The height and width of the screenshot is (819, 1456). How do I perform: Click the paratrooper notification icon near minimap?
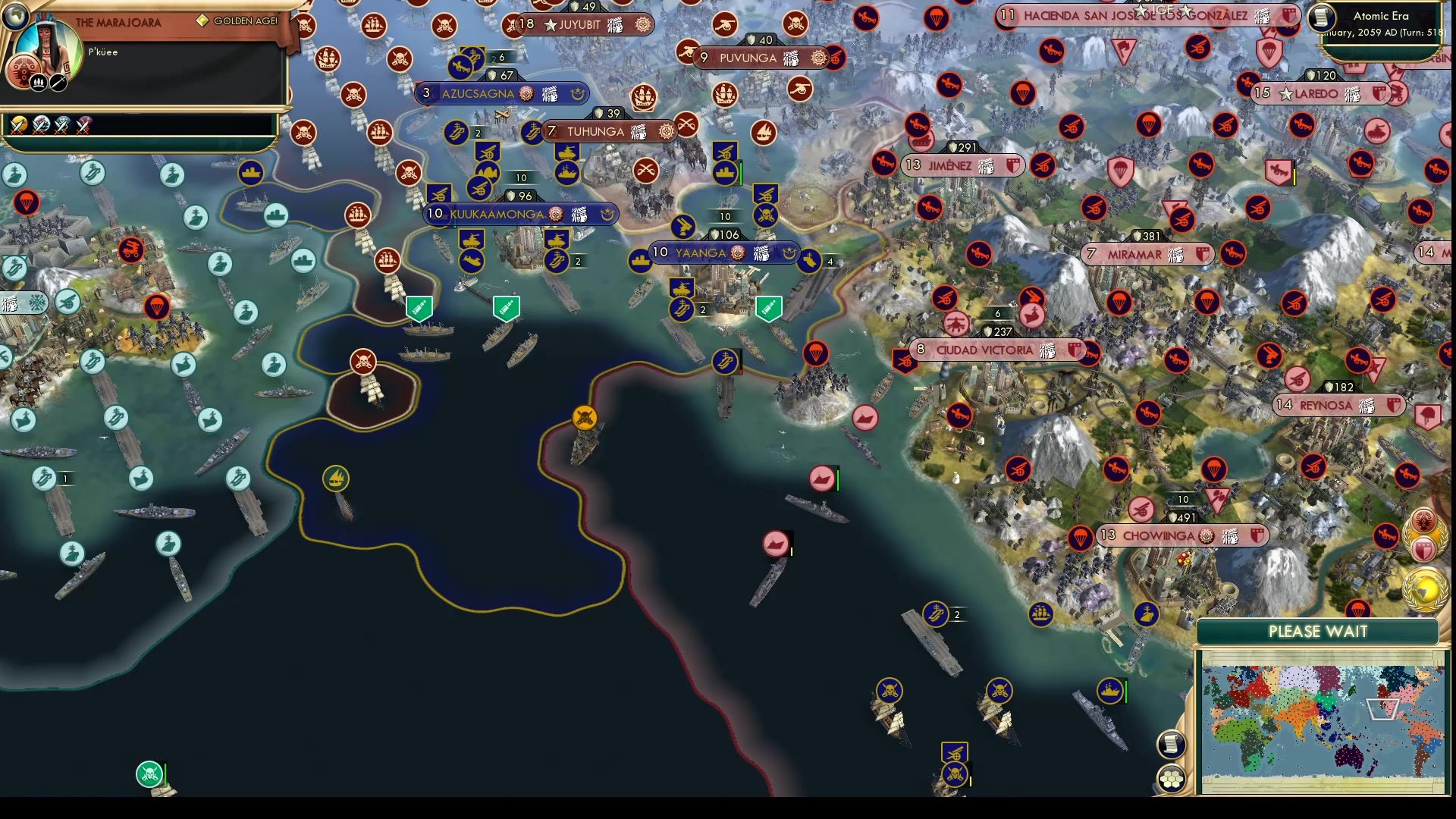coord(1357,607)
